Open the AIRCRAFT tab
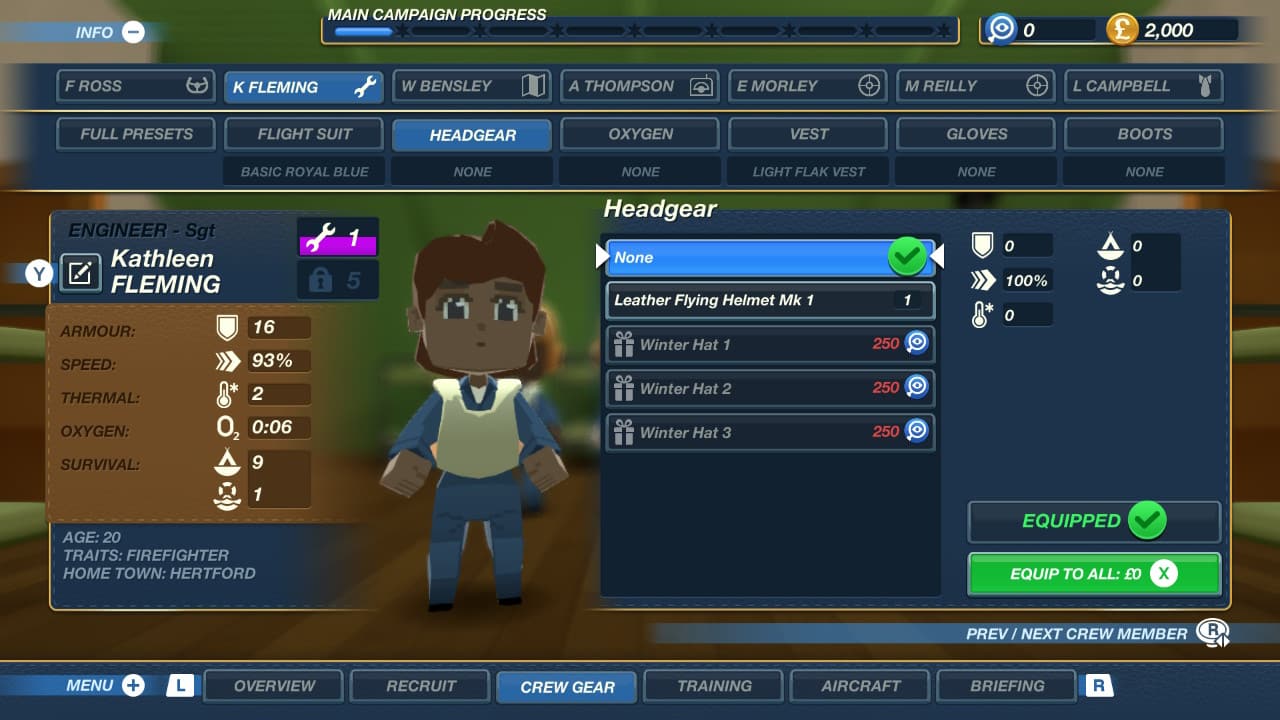Viewport: 1280px width, 720px height. click(x=860, y=686)
